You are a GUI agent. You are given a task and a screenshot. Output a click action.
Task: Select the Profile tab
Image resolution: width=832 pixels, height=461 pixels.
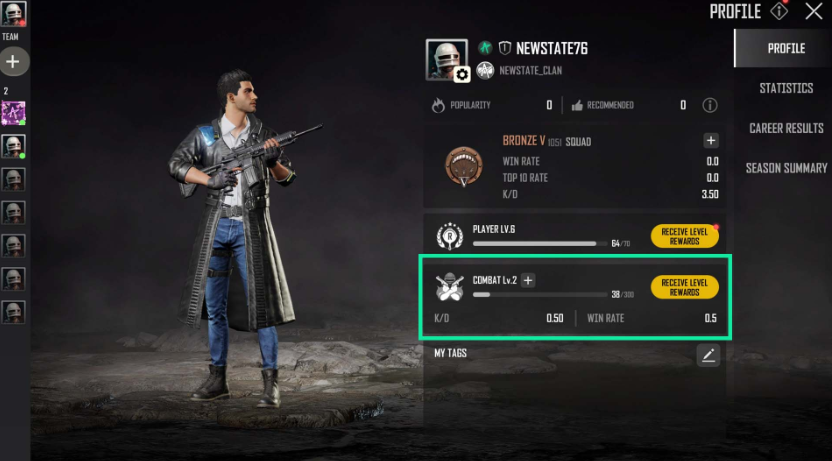pyautogui.click(x=786, y=48)
